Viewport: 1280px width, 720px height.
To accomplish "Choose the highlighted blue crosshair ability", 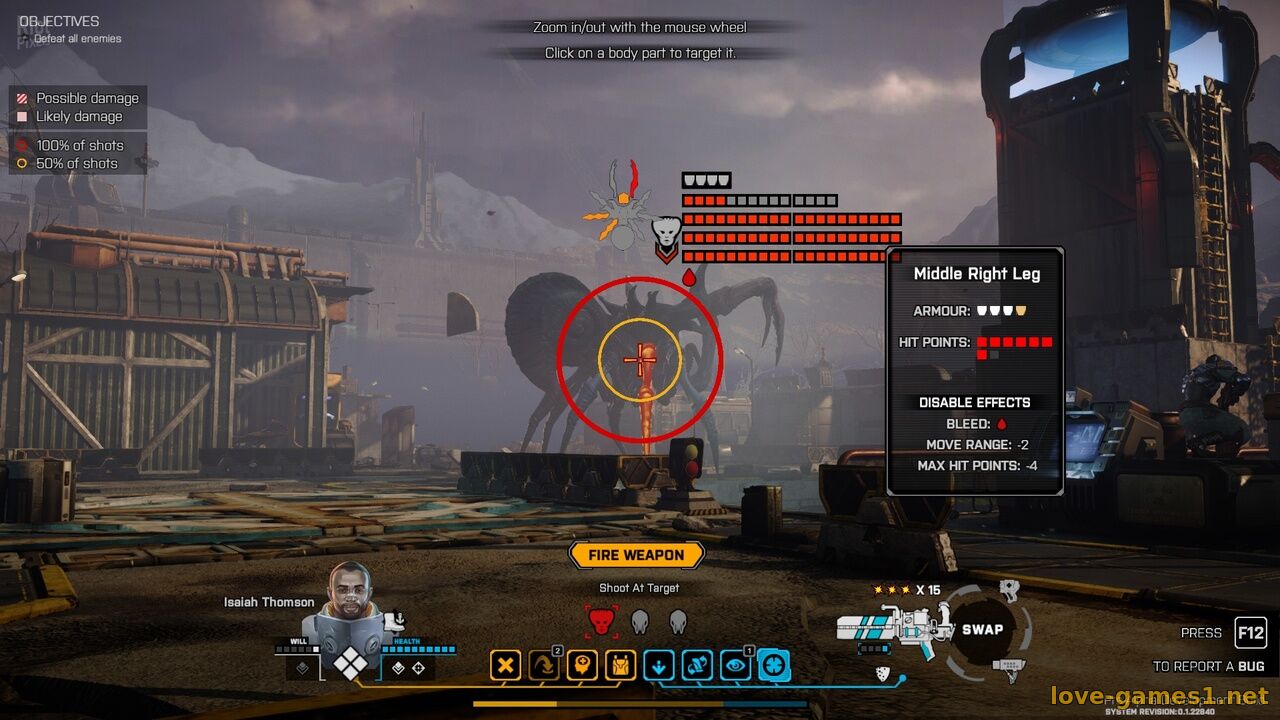I will [x=774, y=665].
